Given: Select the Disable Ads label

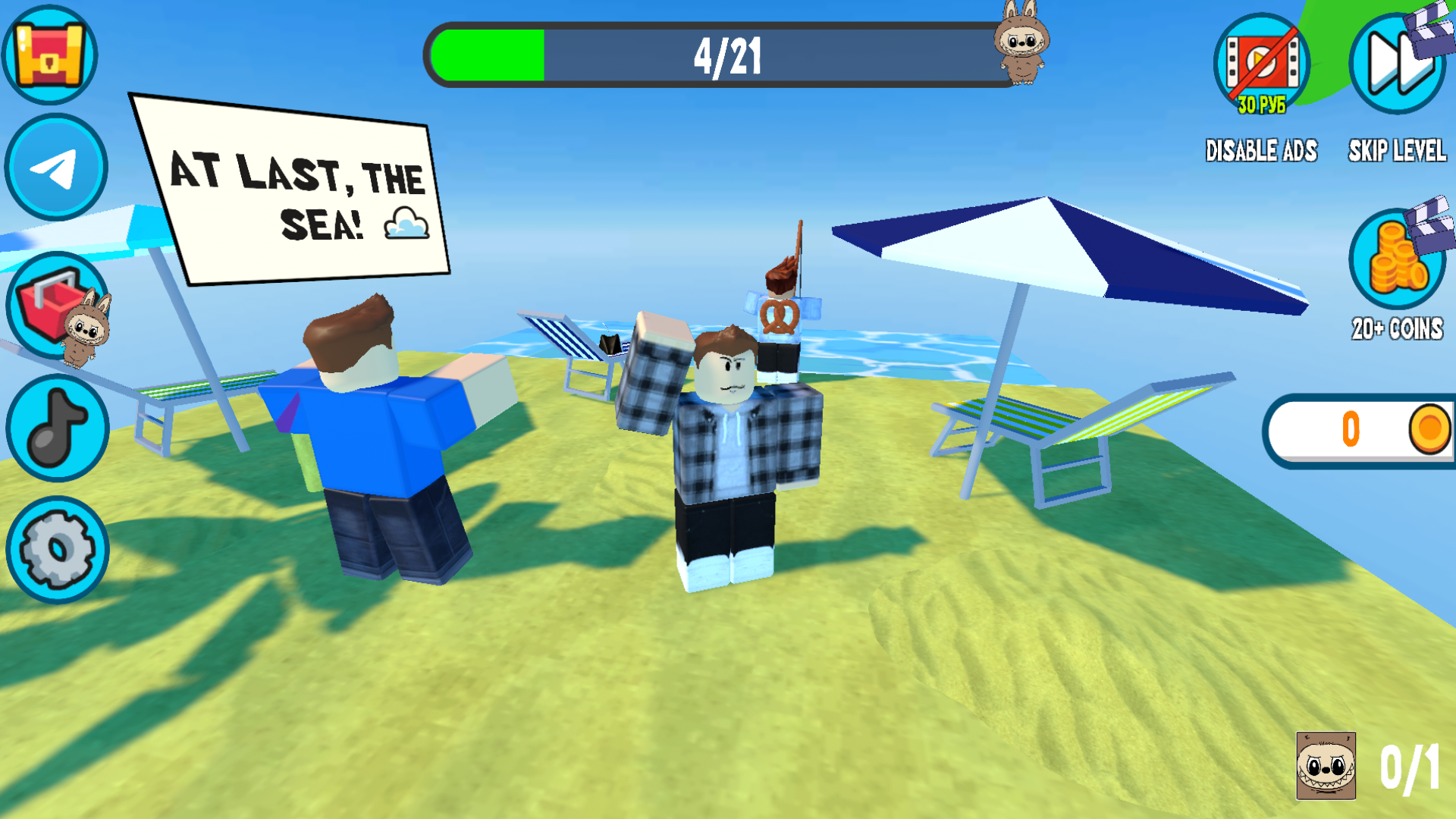Looking at the screenshot, I should [x=1263, y=151].
